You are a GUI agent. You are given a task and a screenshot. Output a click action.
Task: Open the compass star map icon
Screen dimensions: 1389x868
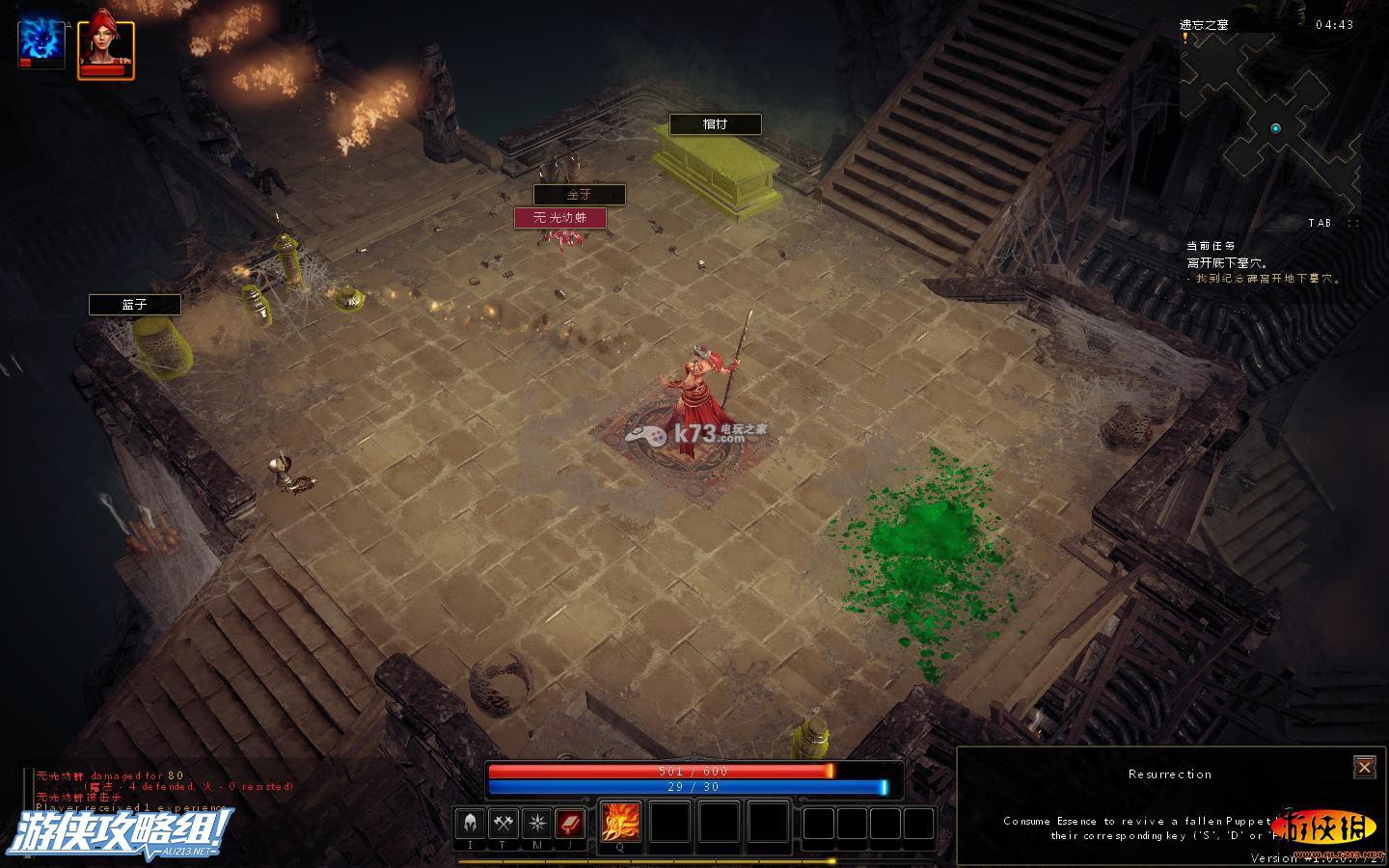click(536, 823)
